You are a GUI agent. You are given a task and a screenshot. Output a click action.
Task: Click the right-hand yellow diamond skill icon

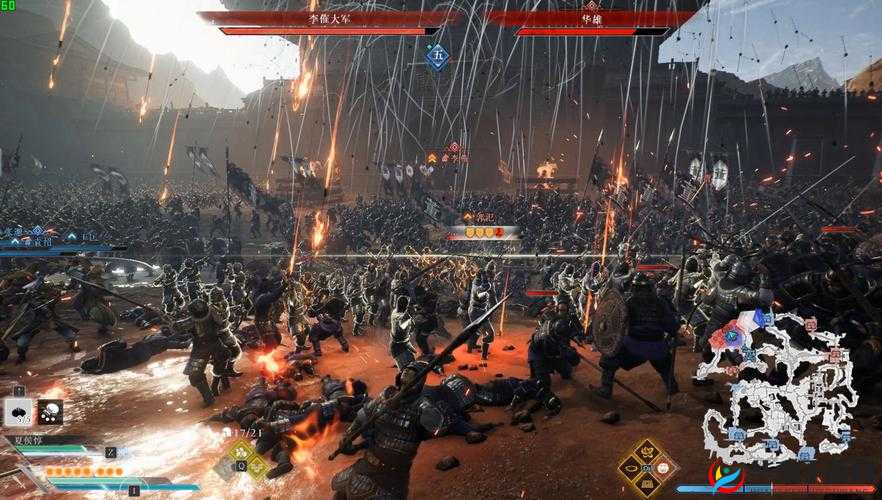click(259, 466)
